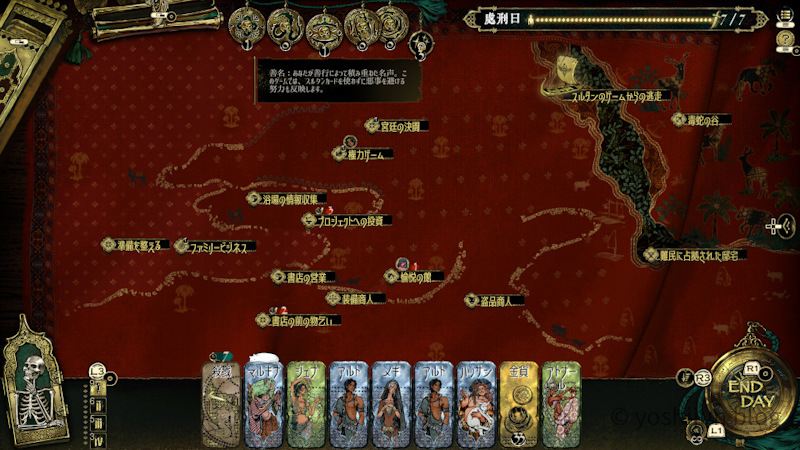This screenshot has width=800, height=450.
Task: Visit the 盗品商人 map marker
Action: [495, 300]
